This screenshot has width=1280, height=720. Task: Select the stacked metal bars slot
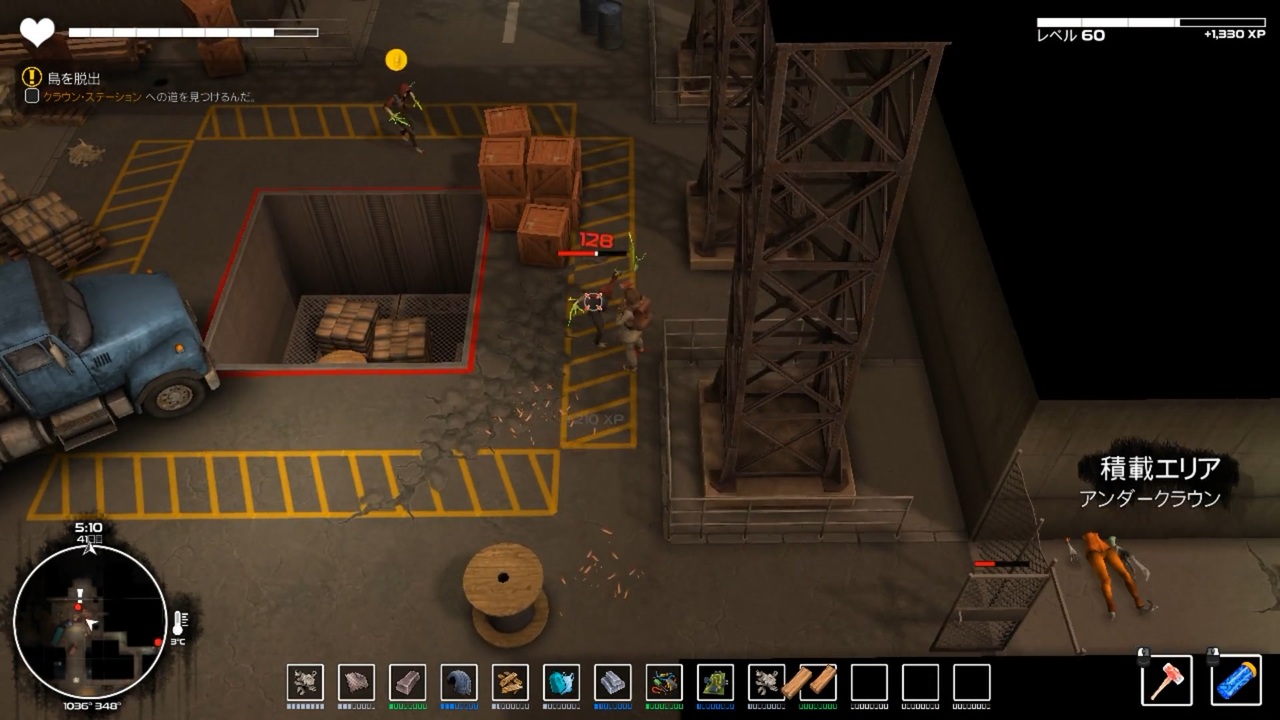click(612, 682)
